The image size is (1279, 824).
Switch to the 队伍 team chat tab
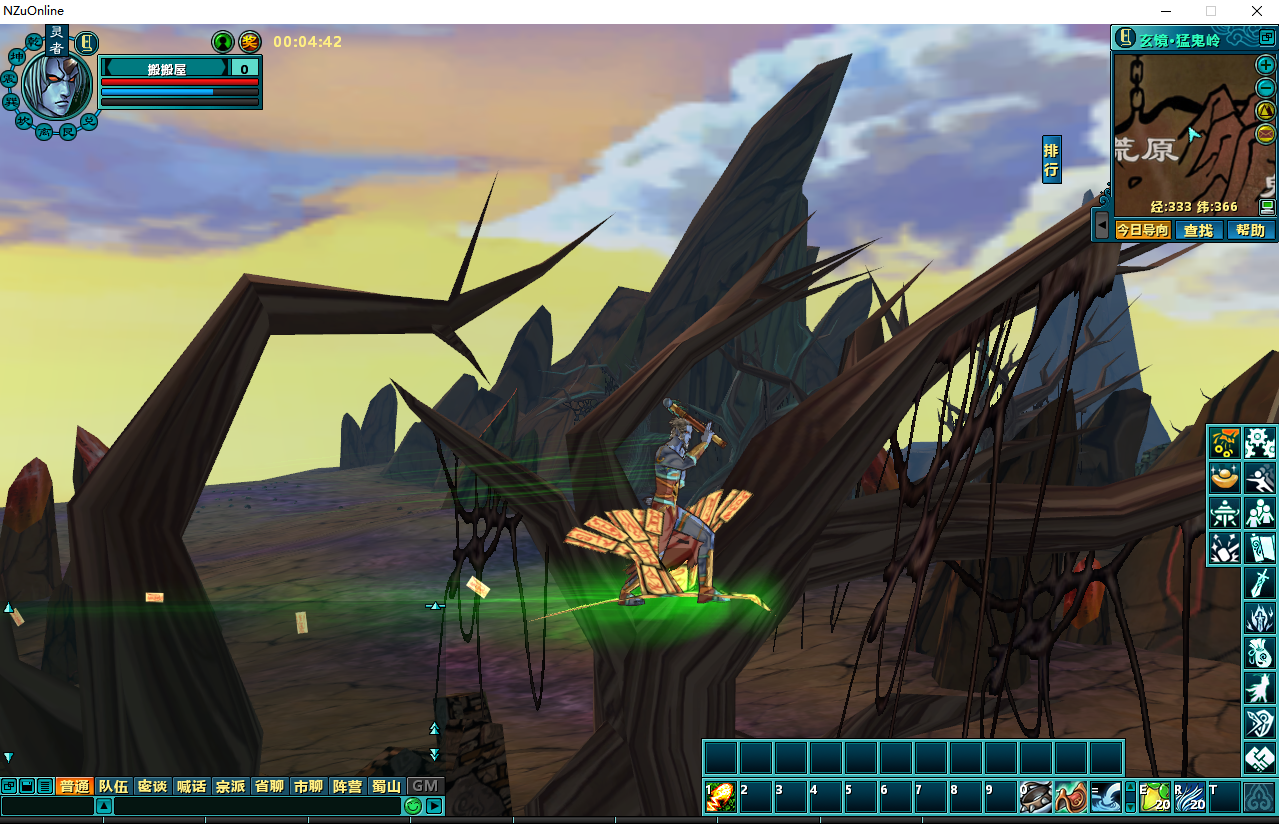[x=113, y=786]
